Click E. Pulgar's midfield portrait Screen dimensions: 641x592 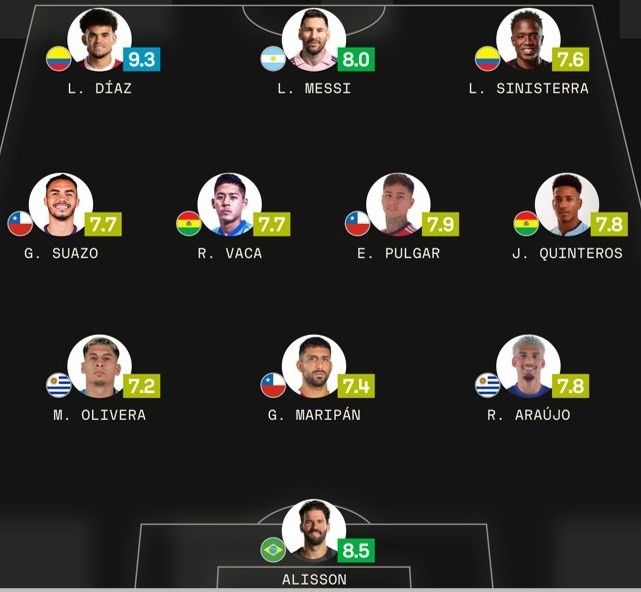[398, 206]
